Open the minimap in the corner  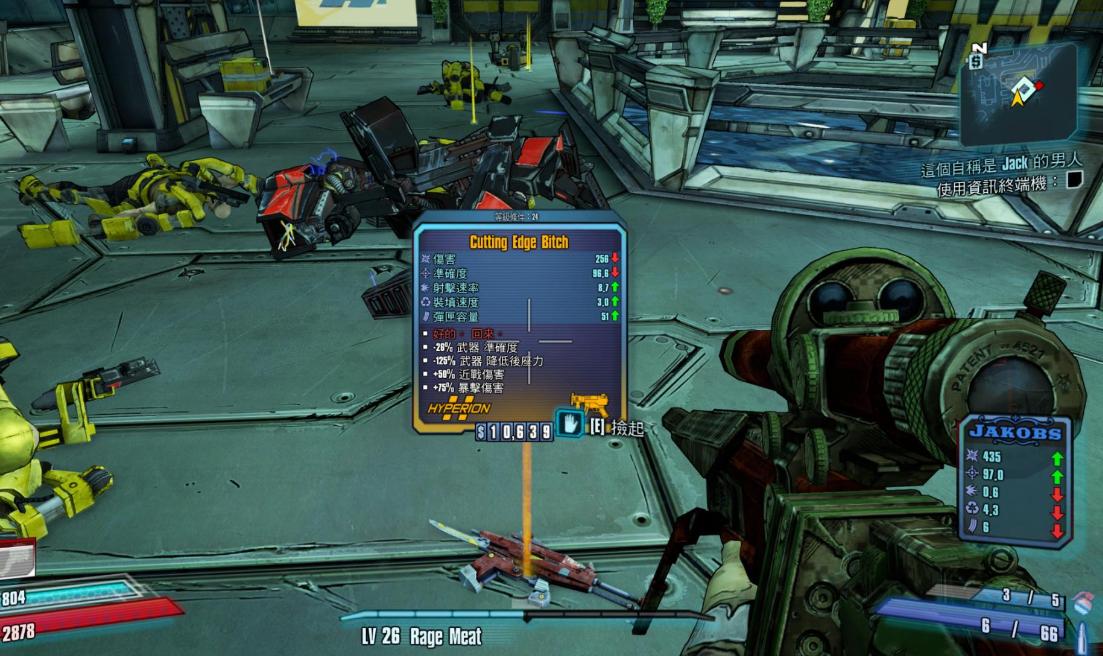[x=1018, y=93]
